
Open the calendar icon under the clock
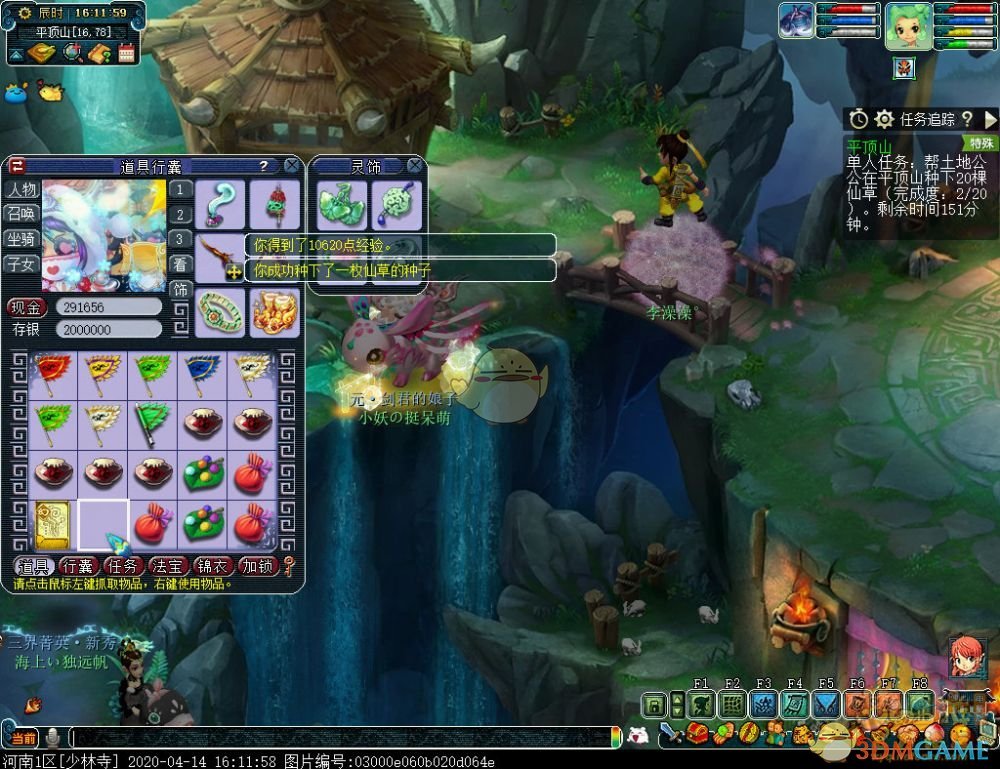127,53
